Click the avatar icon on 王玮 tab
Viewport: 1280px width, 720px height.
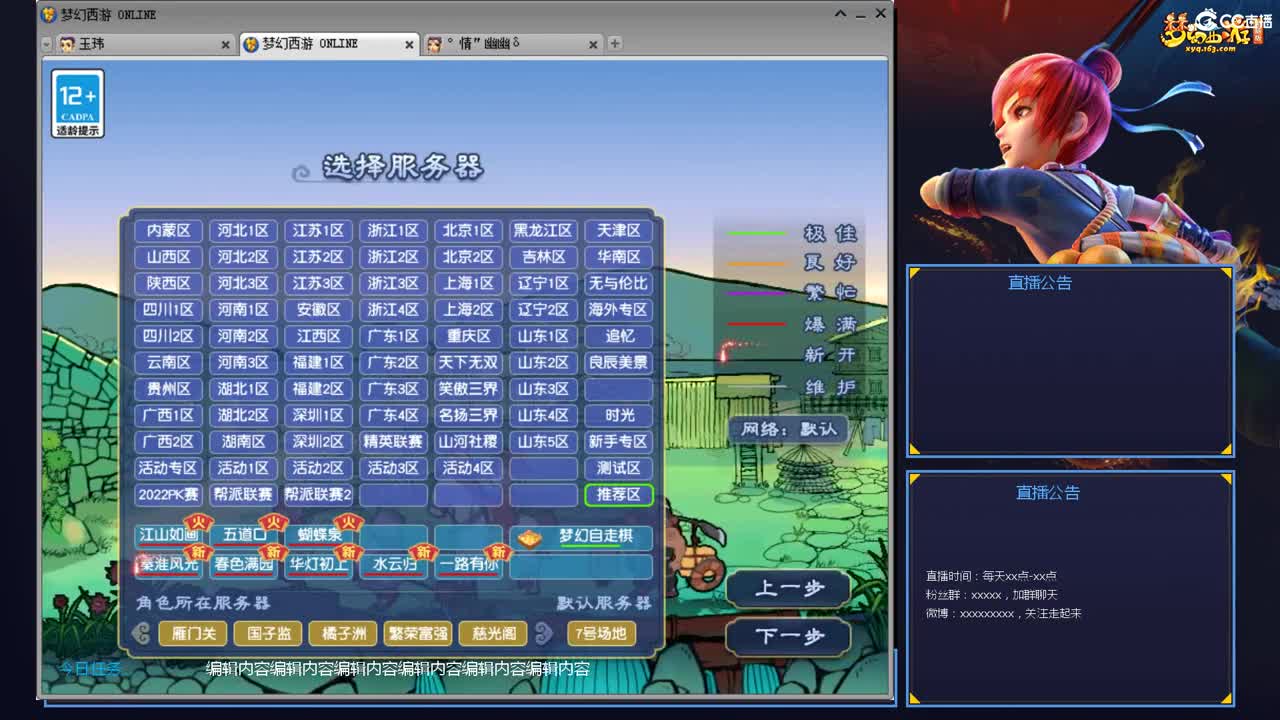click(x=67, y=43)
